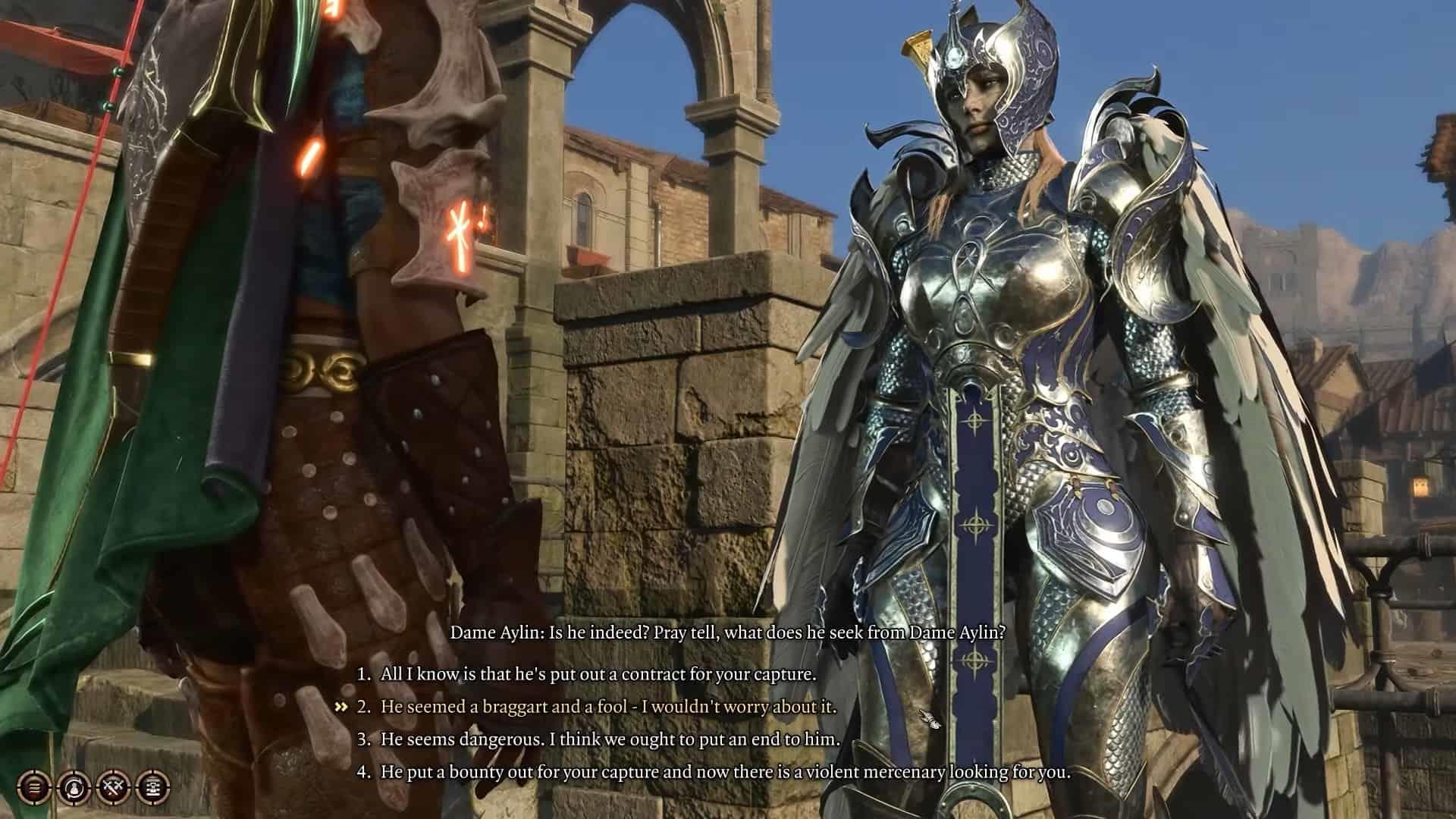Open the trade icon with scales
This screenshot has width=1456, height=819.
(154, 788)
